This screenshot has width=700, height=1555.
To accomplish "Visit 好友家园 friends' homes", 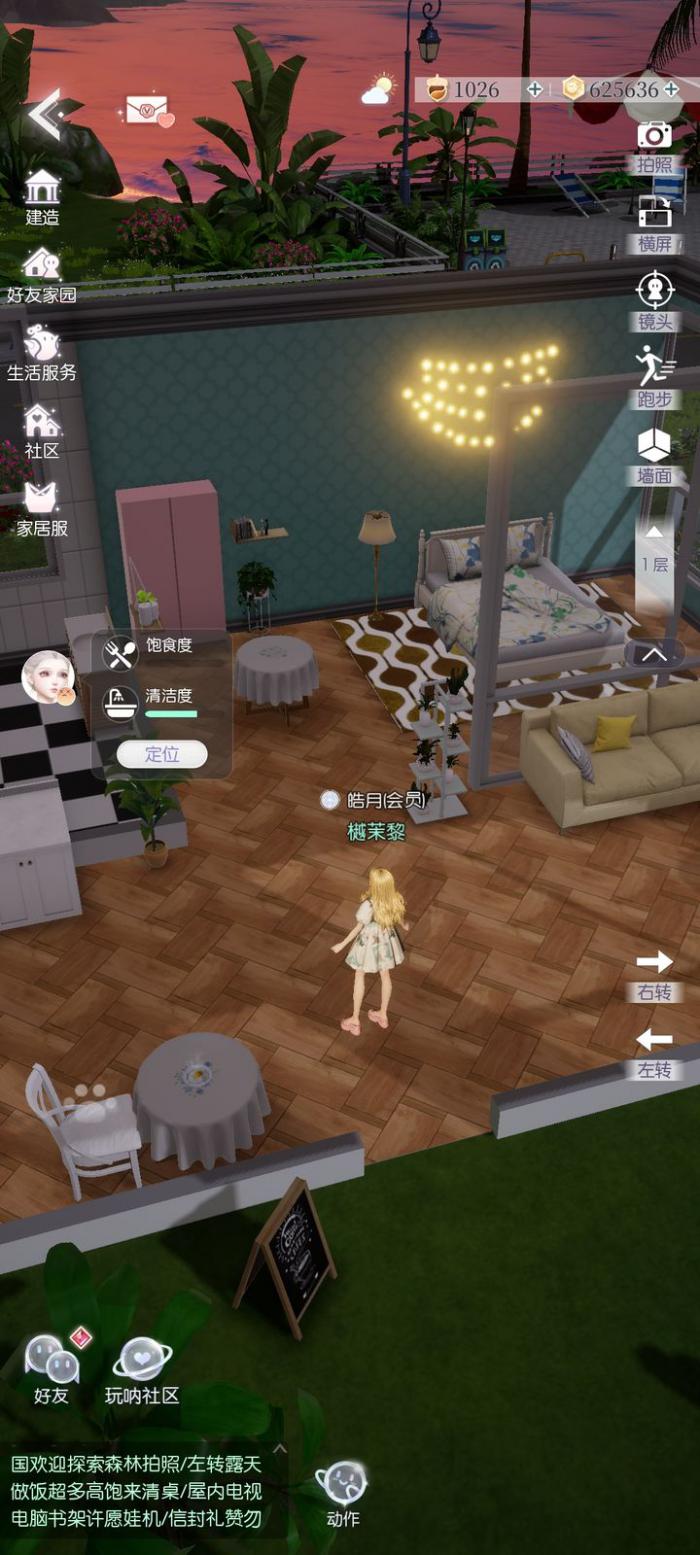I will coord(42,275).
